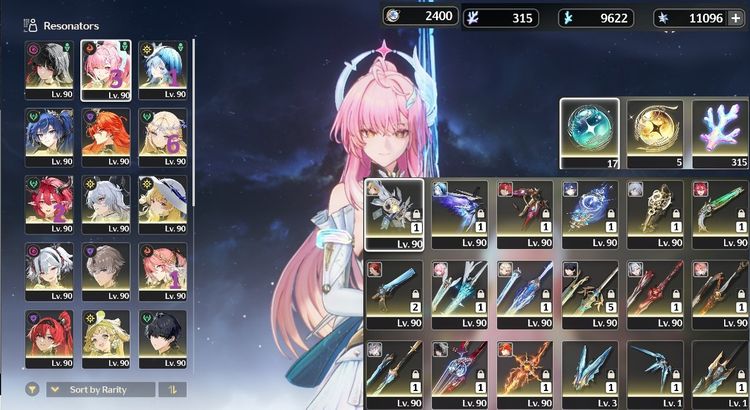The image size is (750, 410).
Task: Select the golden star orb showing 5
Action: click(x=655, y=131)
